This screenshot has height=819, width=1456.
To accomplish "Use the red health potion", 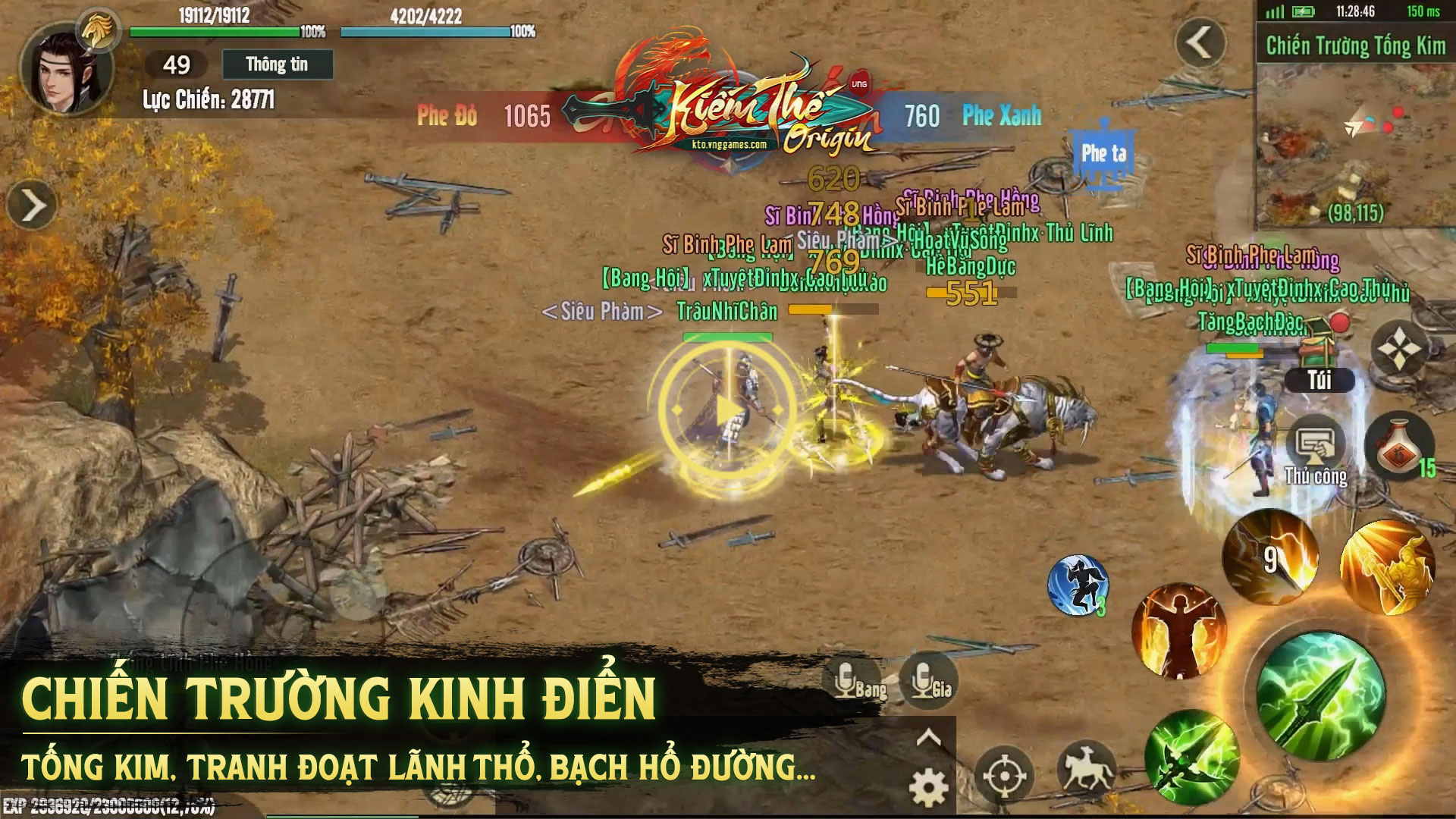I will [x=1399, y=447].
